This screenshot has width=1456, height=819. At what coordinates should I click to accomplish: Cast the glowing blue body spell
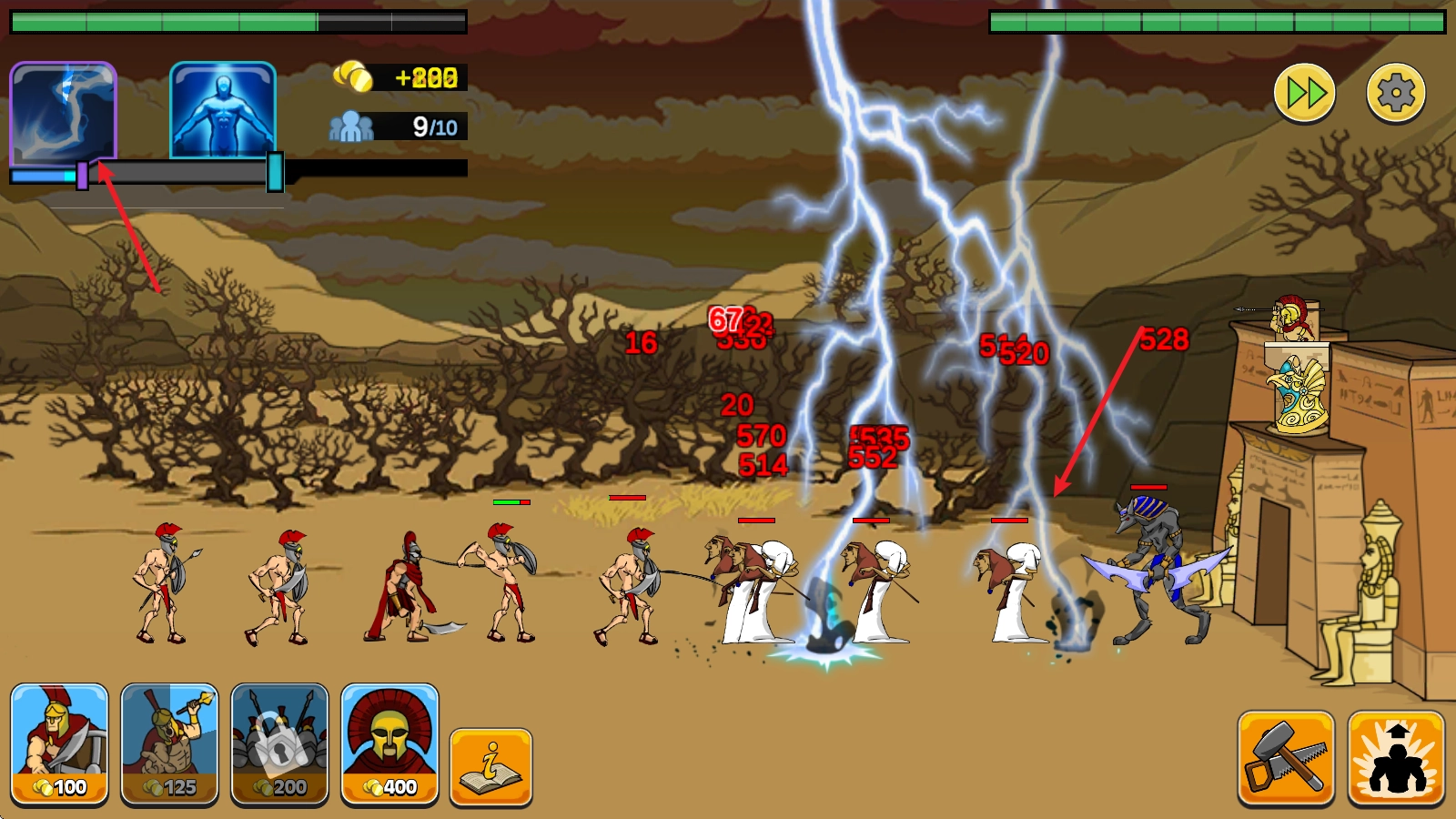[x=223, y=111]
